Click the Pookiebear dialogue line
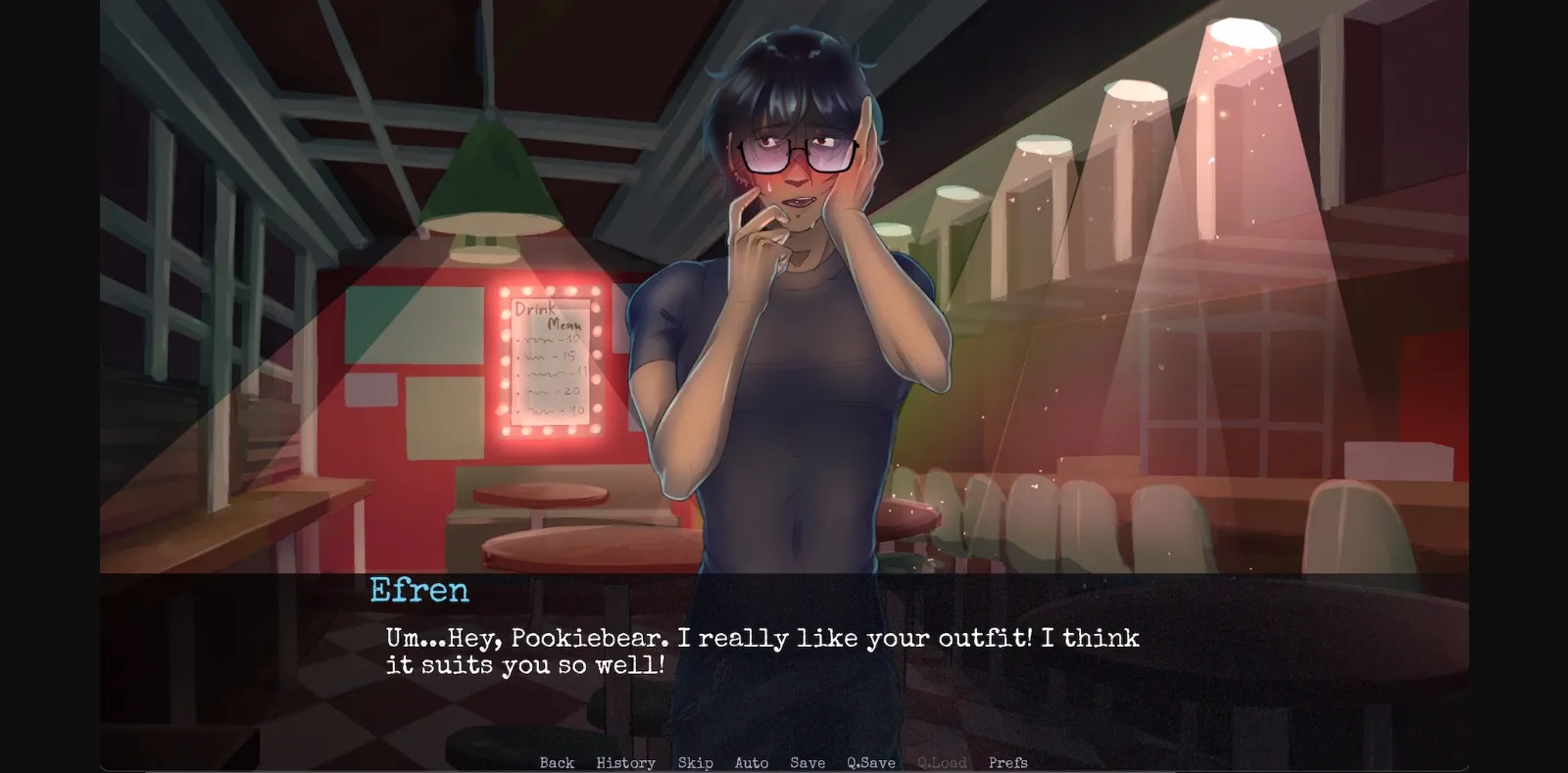Viewport: 1568px width, 773px height. pos(764,639)
